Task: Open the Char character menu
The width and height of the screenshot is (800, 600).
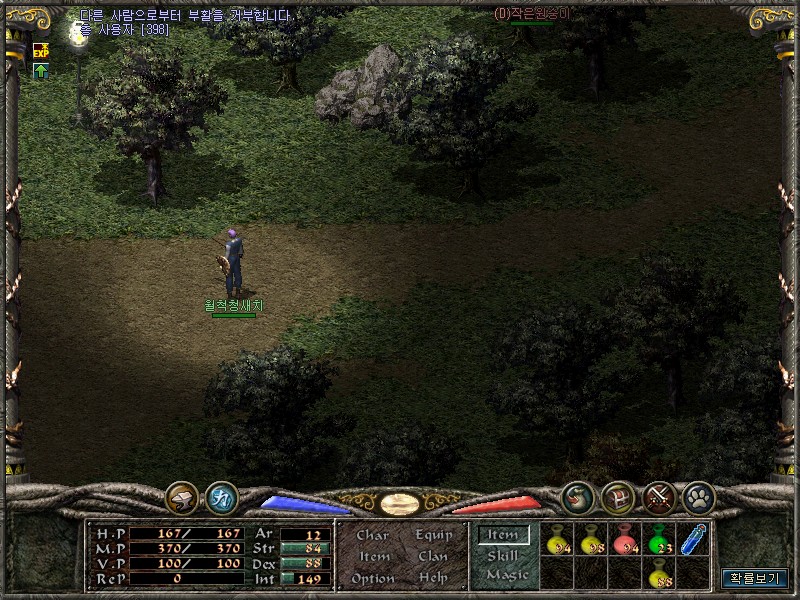Action: point(372,536)
